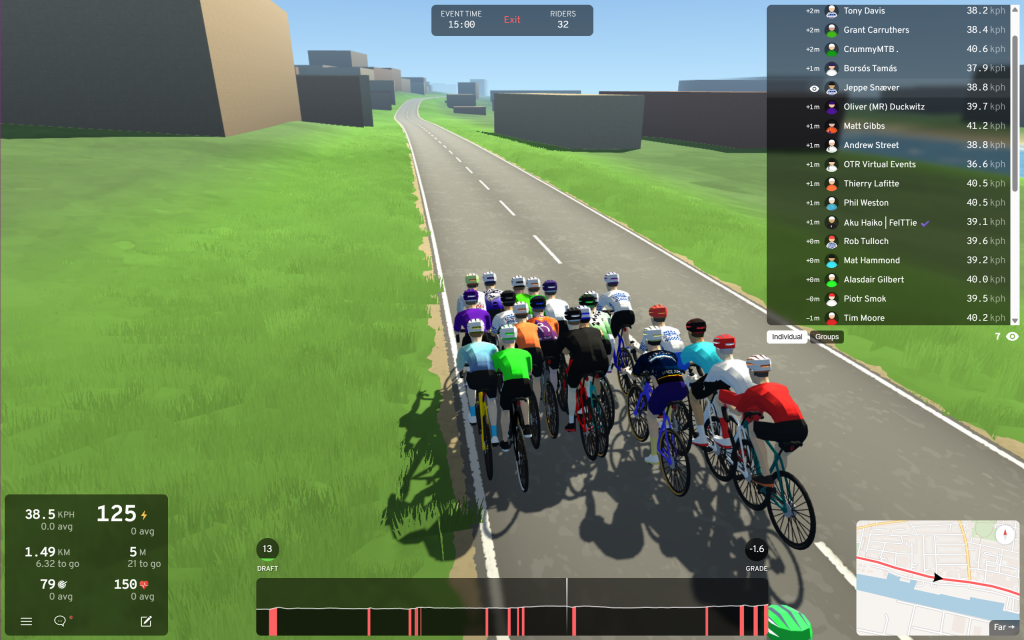Select rider Tony Davis in the list

coord(890,11)
